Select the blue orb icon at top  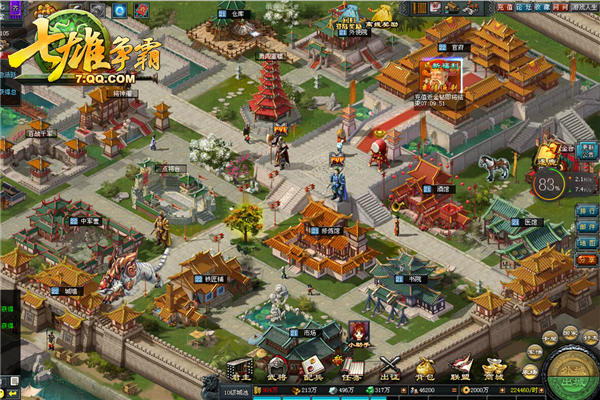pyautogui.click(x=118, y=10)
